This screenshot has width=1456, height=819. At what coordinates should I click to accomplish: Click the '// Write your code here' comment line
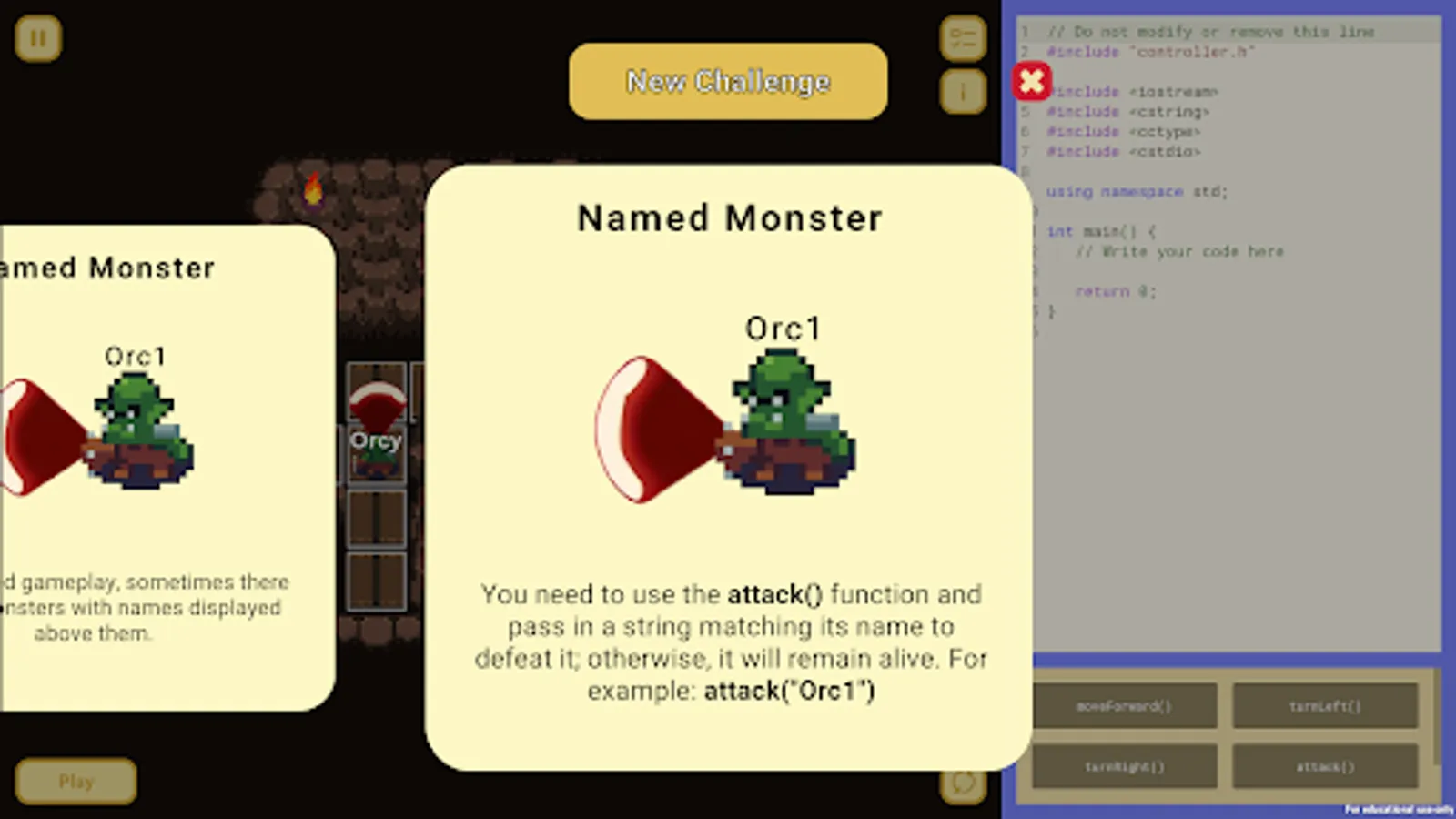coord(1179,251)
